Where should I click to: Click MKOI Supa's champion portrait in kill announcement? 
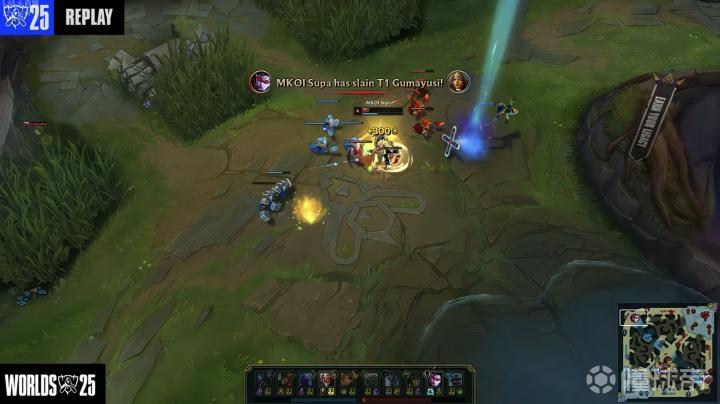[x=260, y=81]
